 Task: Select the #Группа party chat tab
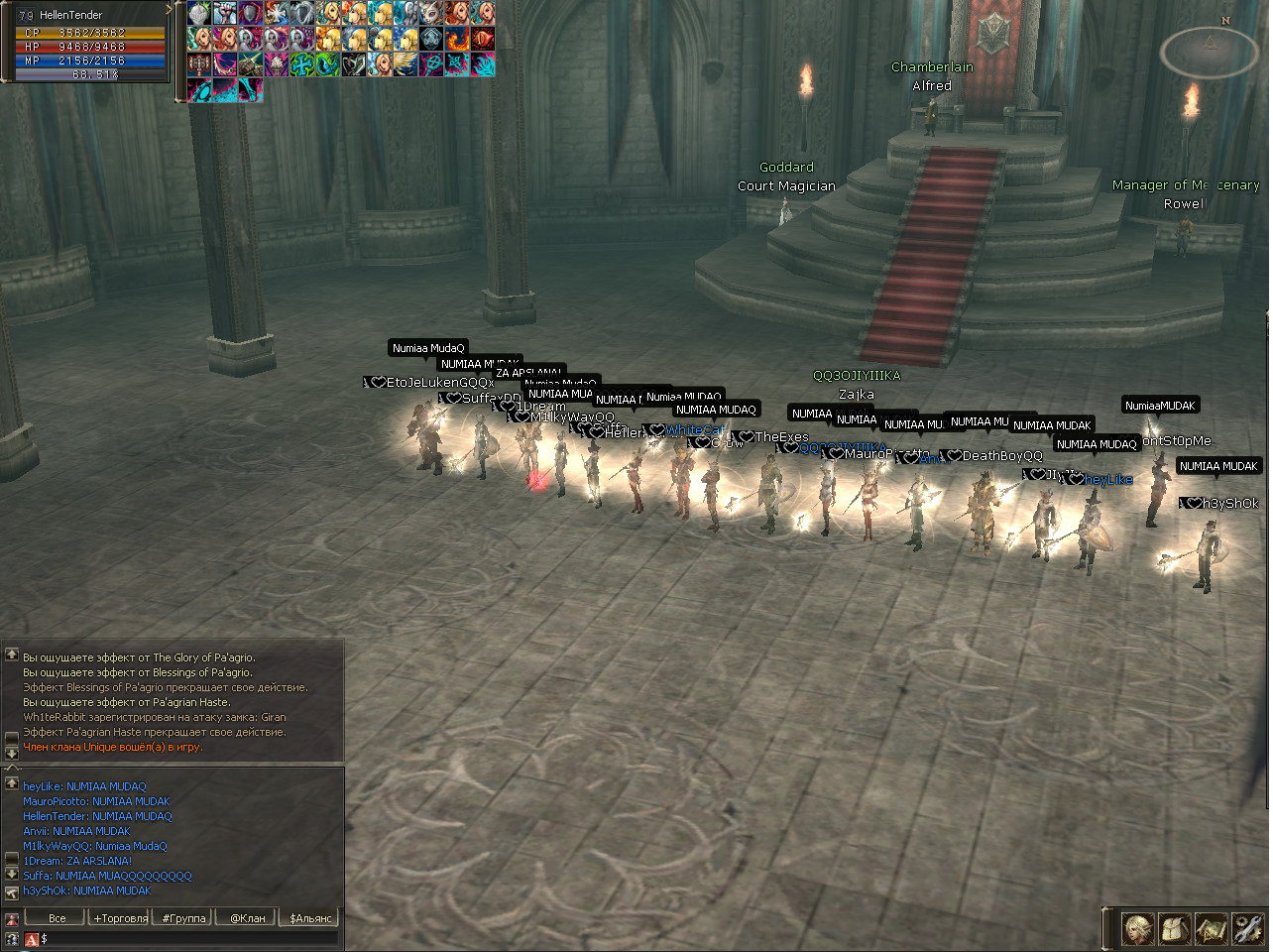pyautogui.click(x=184, y=918)
